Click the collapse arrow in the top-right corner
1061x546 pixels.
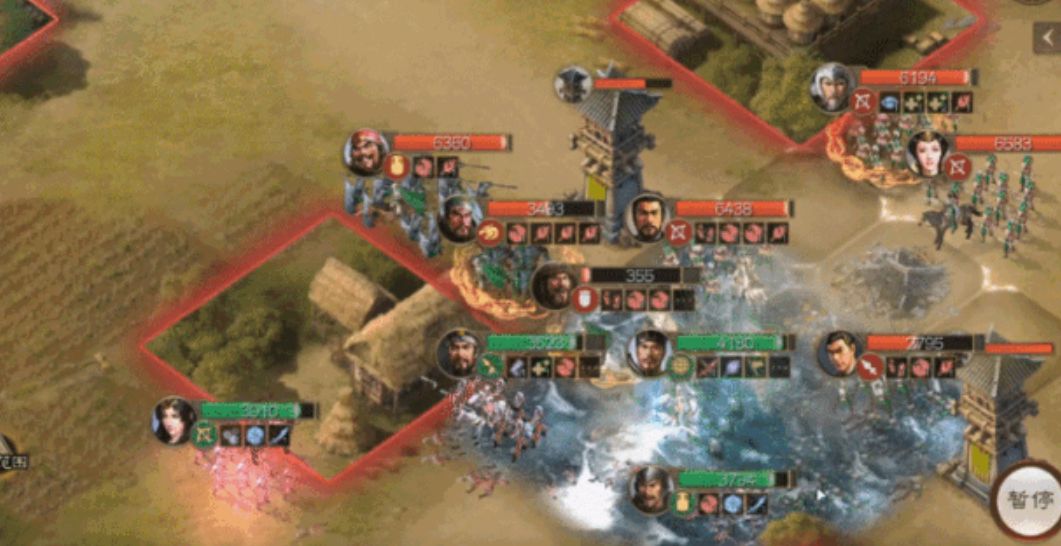coord(1047,38)
